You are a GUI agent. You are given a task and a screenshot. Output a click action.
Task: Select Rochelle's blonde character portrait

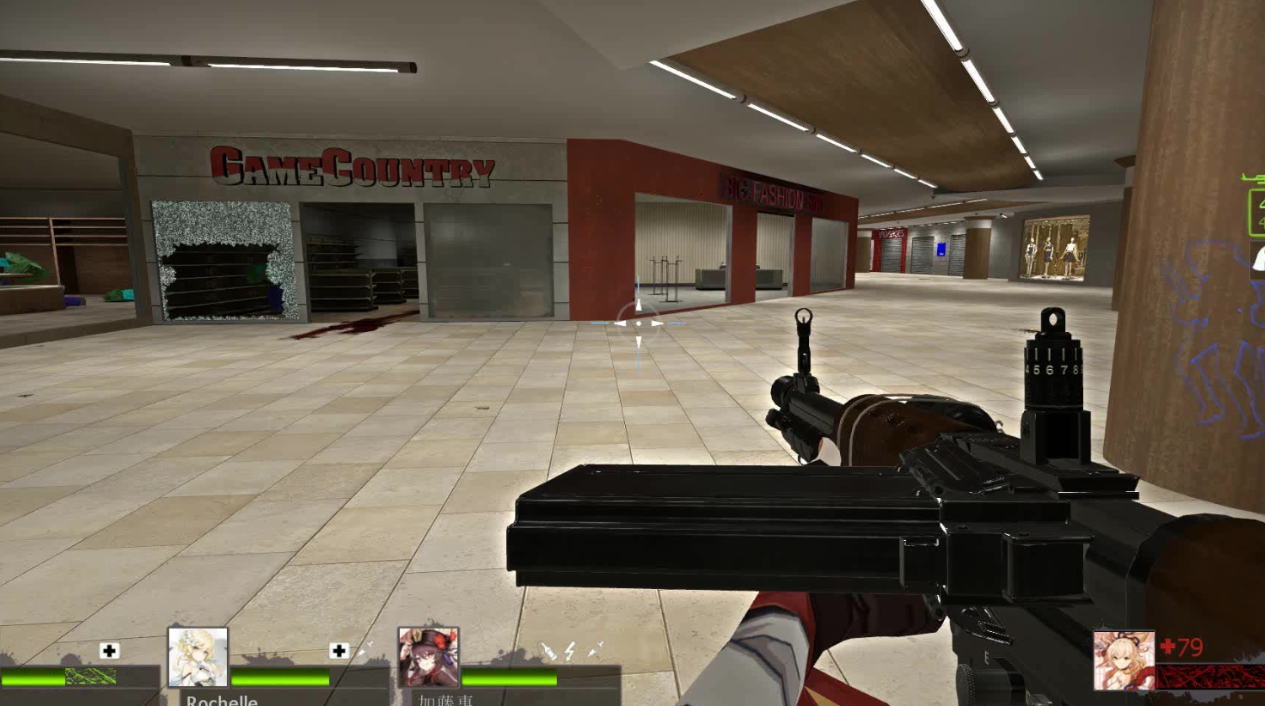point(198,657)
